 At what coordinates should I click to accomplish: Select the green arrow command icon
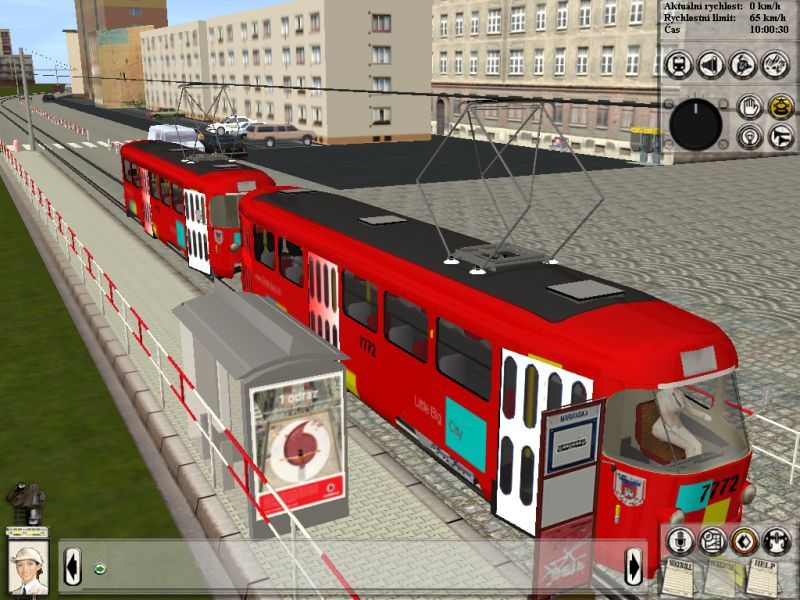(x=100, y=569)
